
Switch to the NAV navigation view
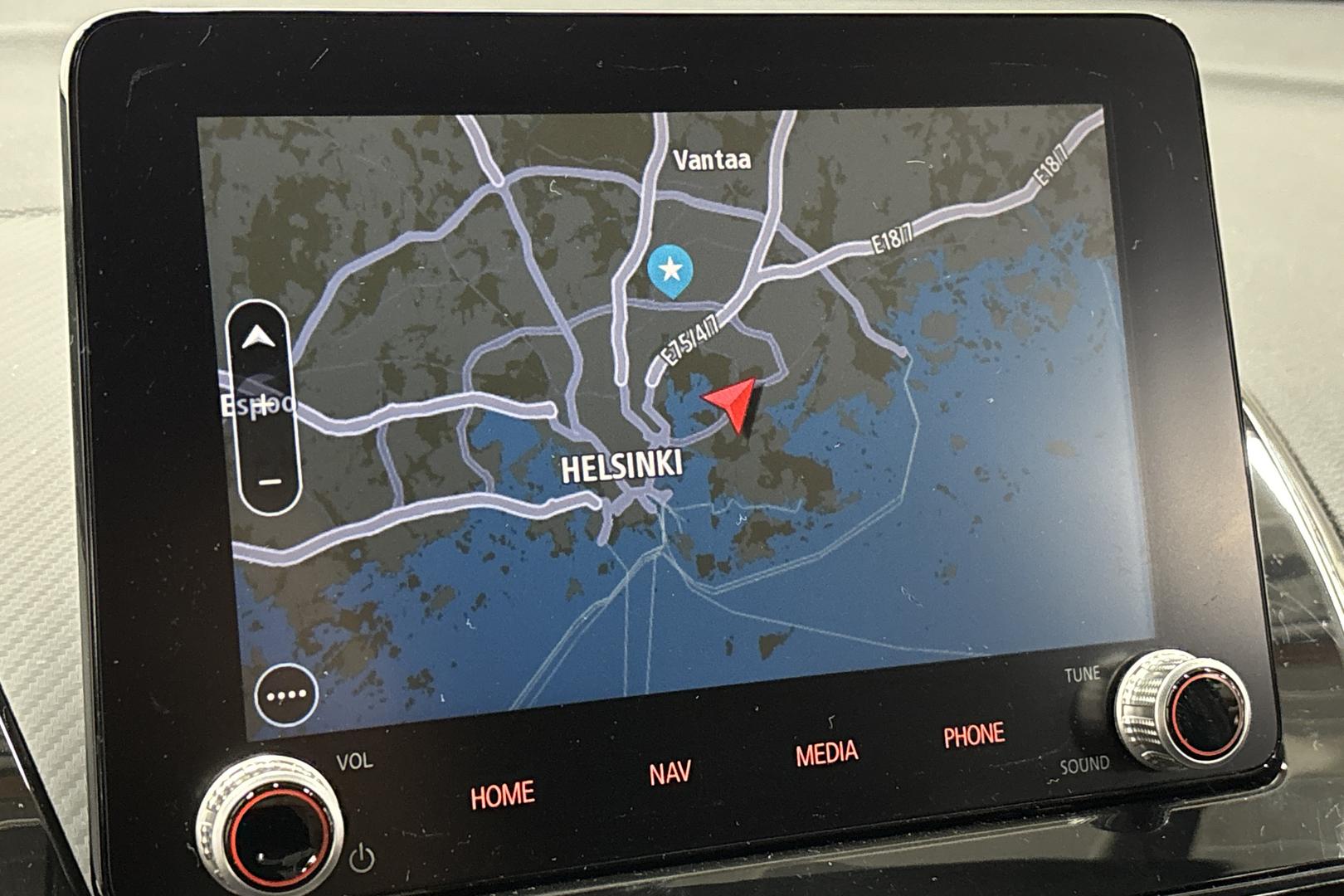pos(670,773)
